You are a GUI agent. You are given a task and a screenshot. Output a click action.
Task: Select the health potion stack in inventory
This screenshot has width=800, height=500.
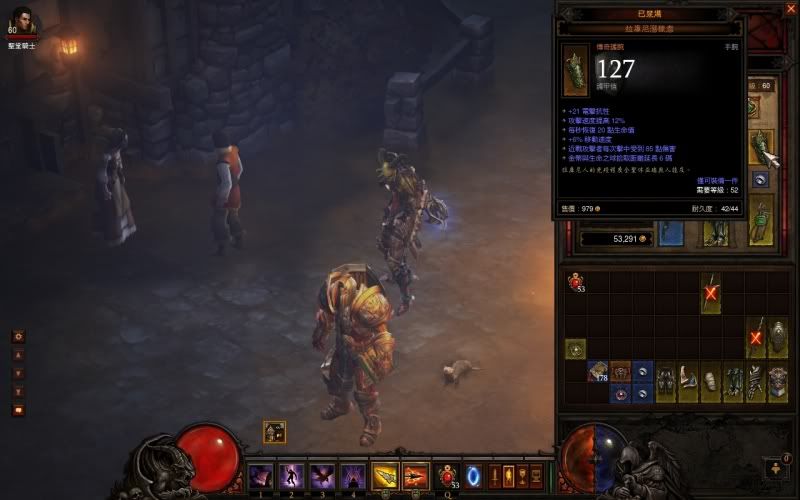point(576,284)
